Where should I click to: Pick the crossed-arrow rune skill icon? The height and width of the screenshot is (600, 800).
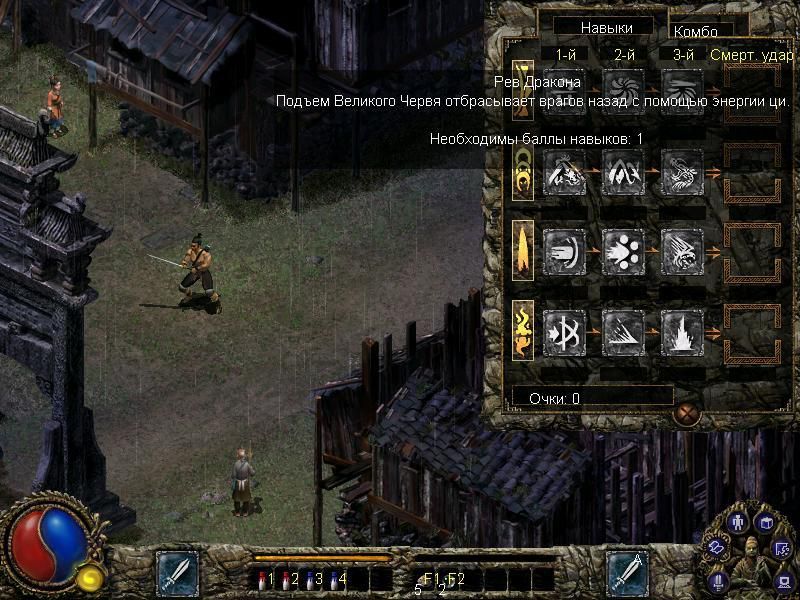pyautogui.click(x=564, y=331)
